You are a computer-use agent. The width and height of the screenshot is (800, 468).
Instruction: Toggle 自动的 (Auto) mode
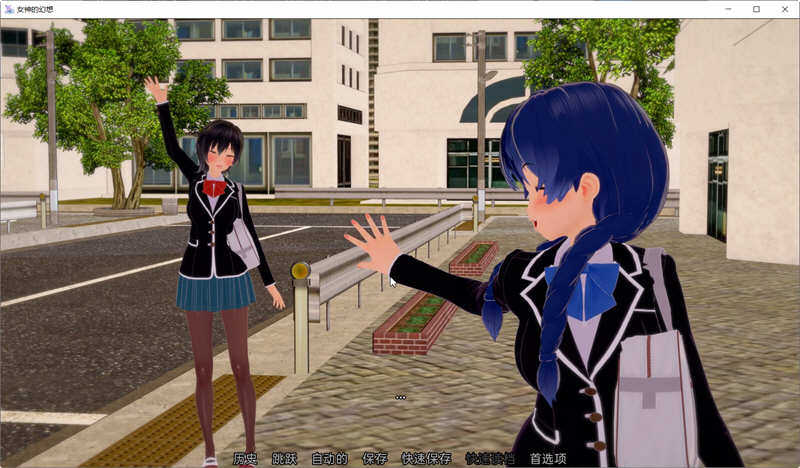[329, 459]
